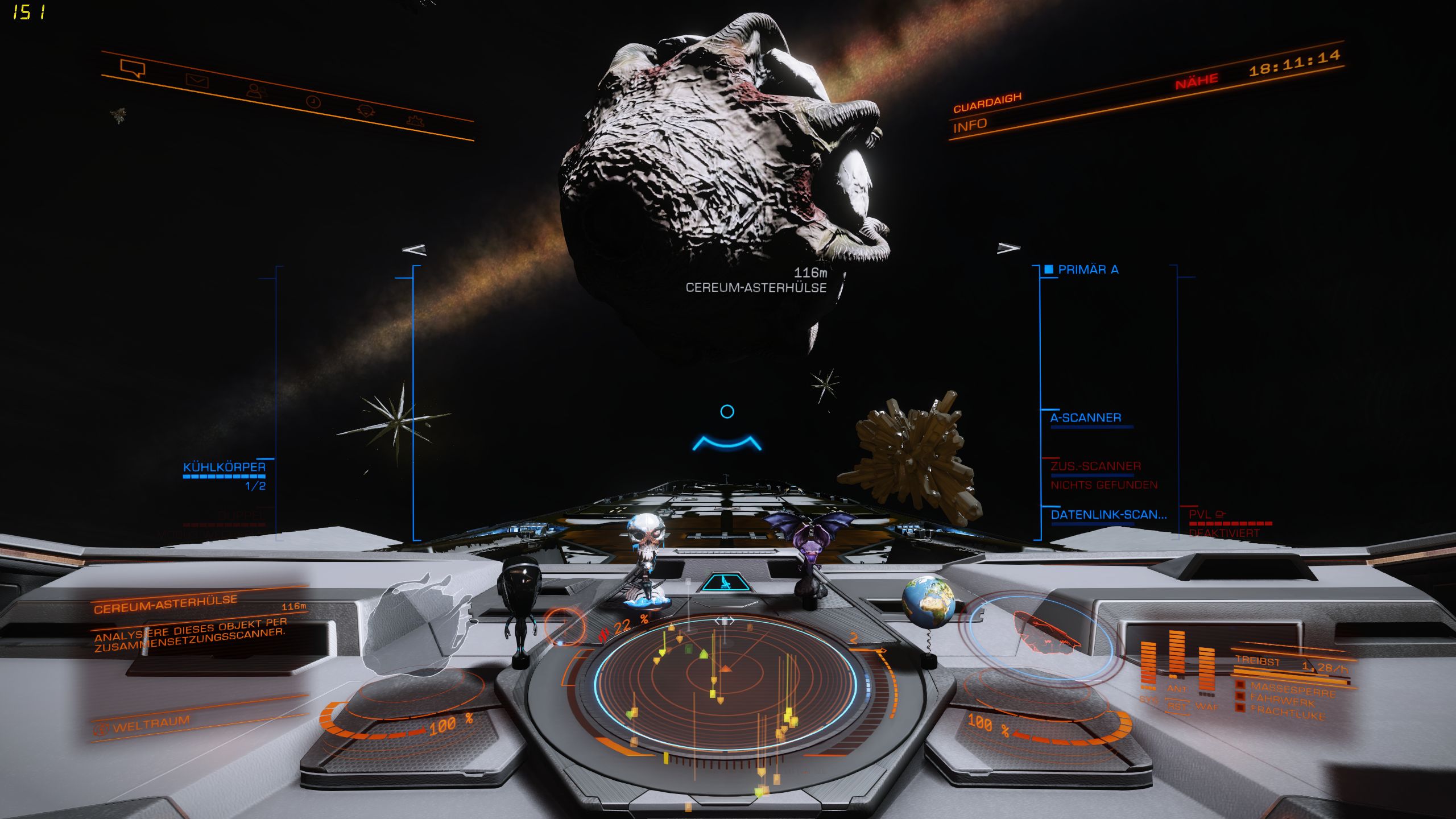Select the PRIMÄR A fire group

coord(1087,270)
